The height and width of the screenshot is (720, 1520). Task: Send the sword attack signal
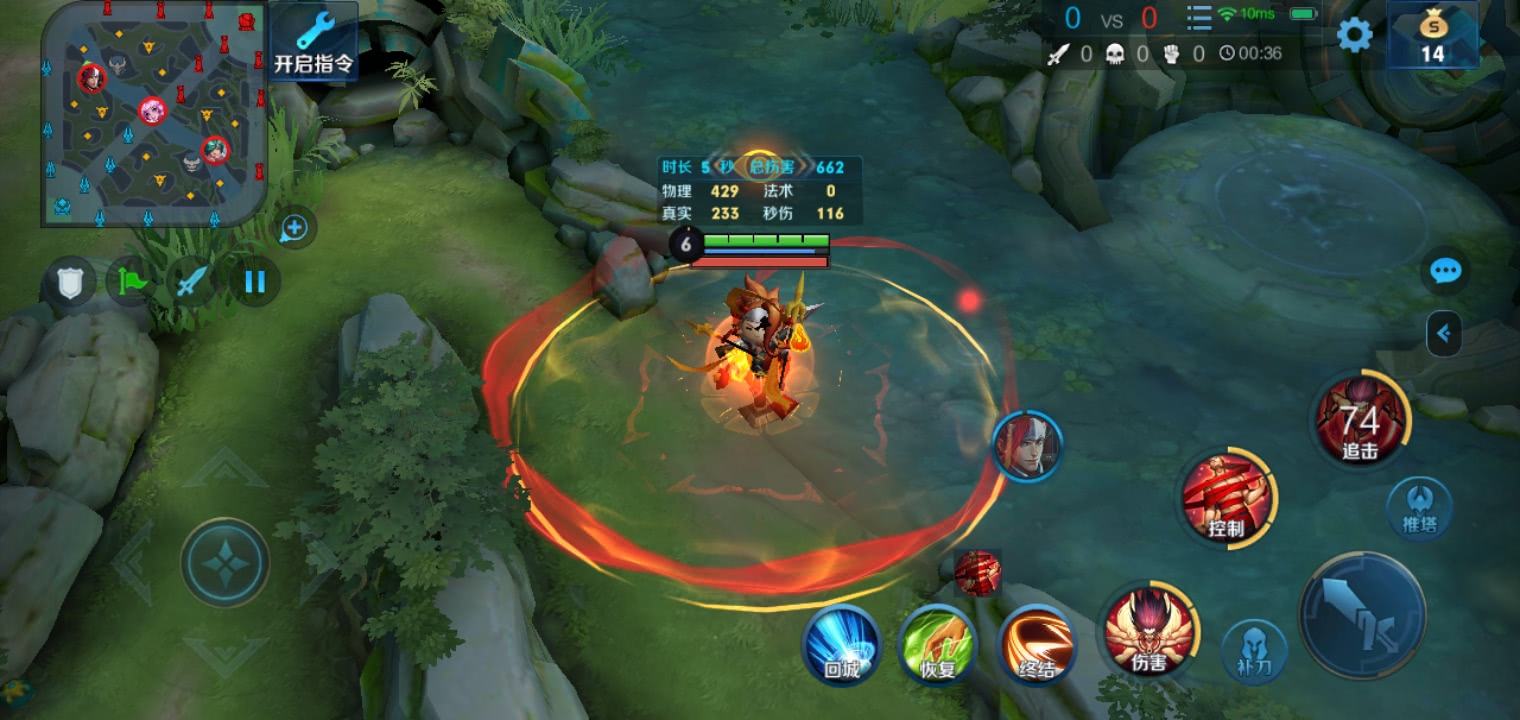(x=192, y=282)
